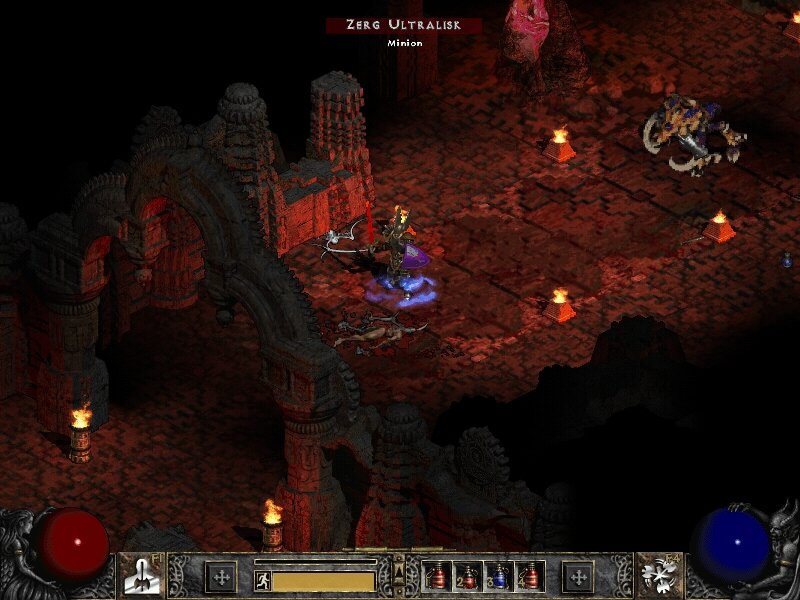
Task: Open the left-hand attack skill selector
Action: 141,575
